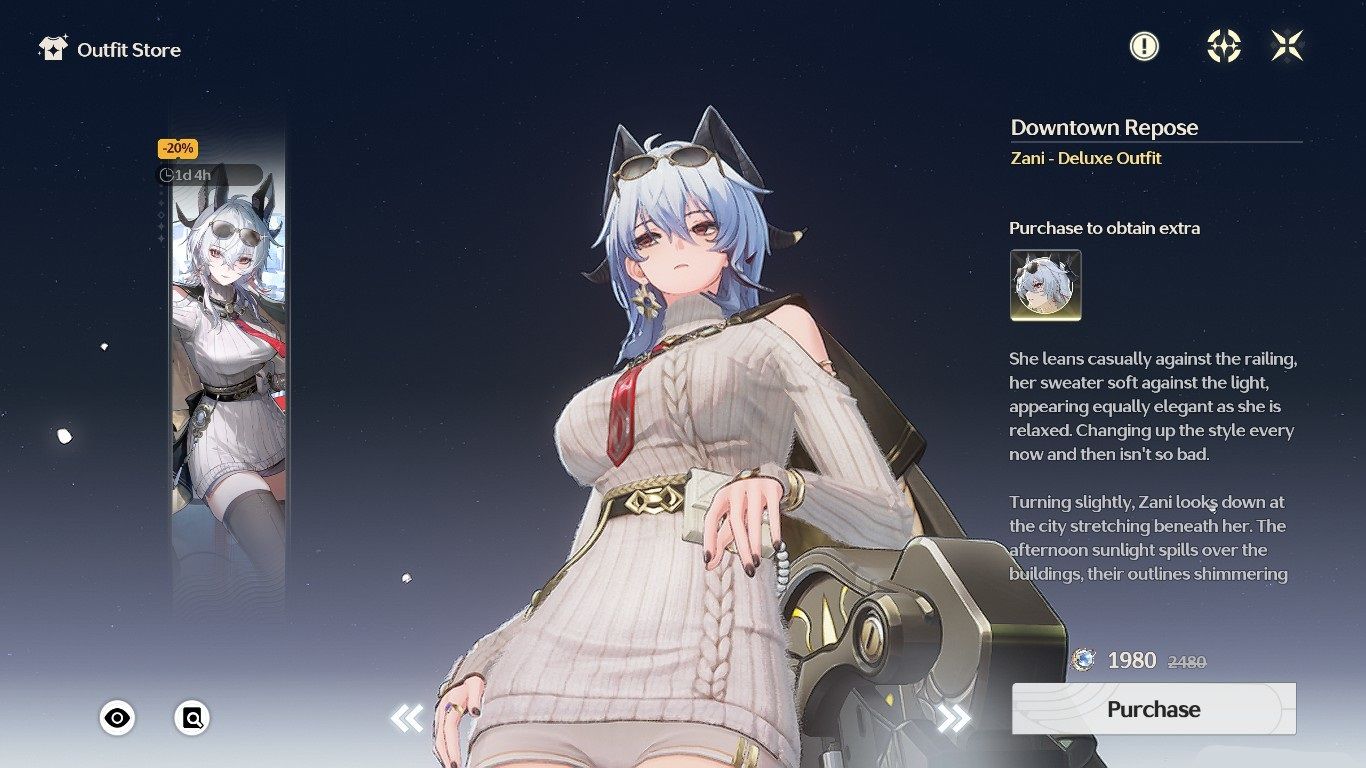Open the star currency icon at top
The width and height of the screenshot is (1366, 768).
[x=1223, y=46]
